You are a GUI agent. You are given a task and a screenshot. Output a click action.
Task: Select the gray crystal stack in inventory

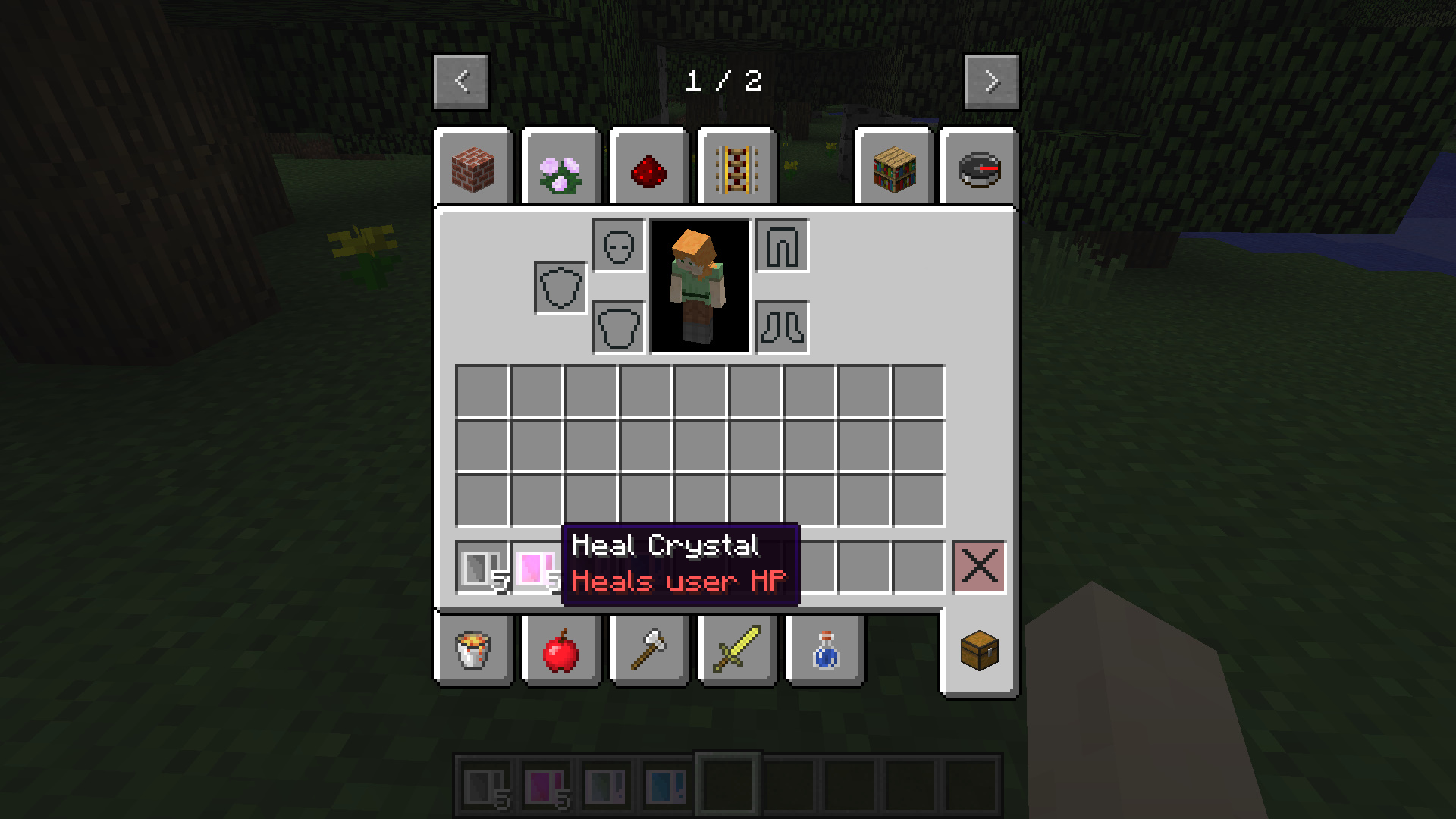(x=481, y=567)
